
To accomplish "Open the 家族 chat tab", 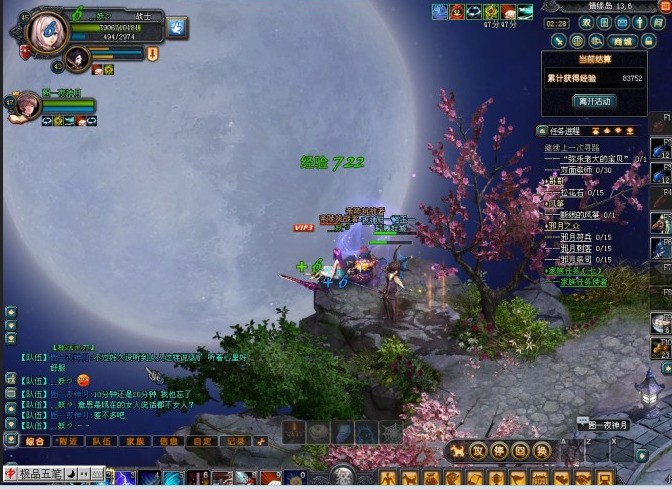I will coord(135,440).
